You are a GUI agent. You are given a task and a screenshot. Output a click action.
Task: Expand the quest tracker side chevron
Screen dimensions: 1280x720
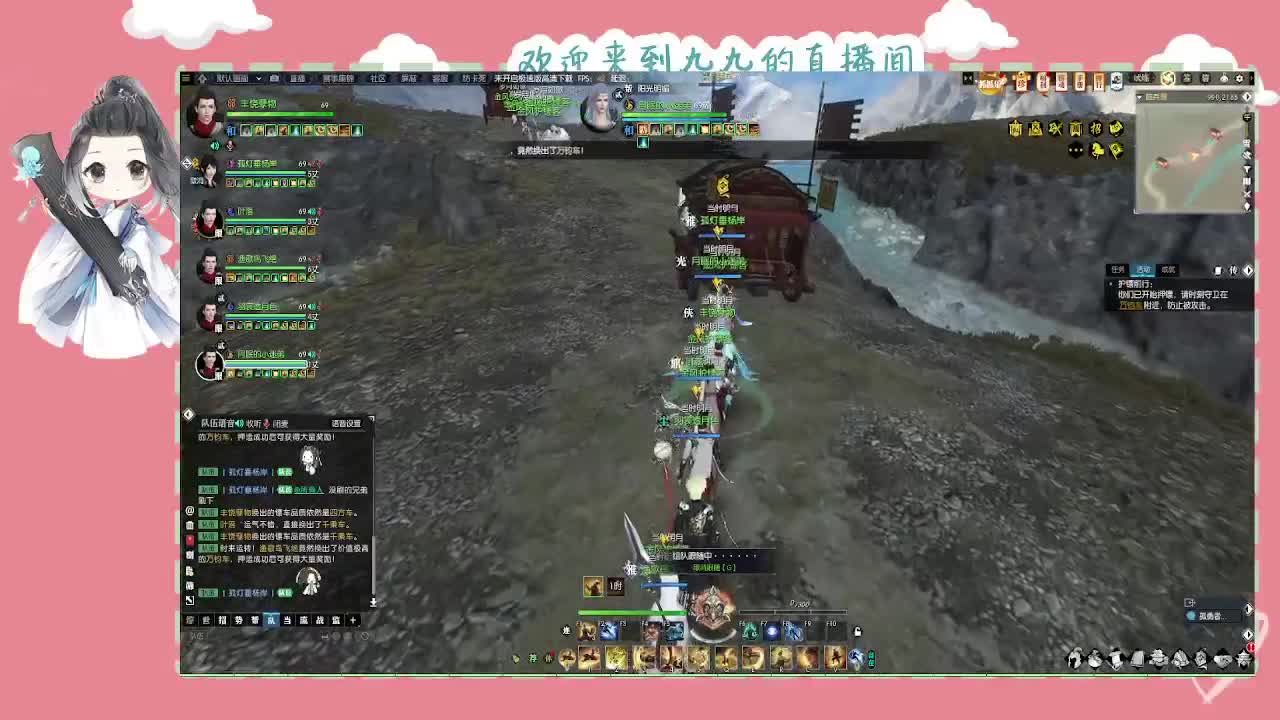point(1249,270)
